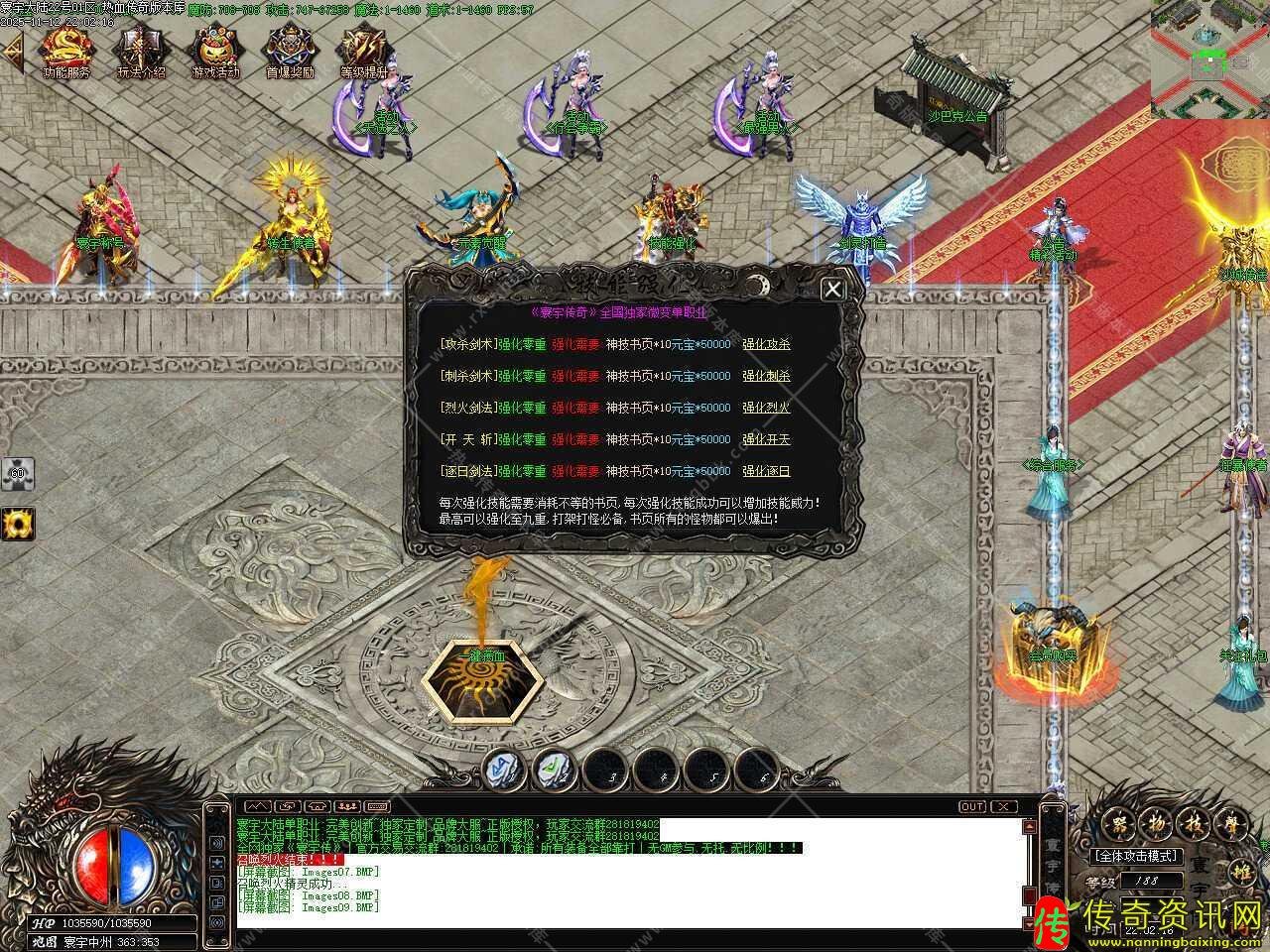Toggle the 全体攻击模式 attack mode label
The image size is (1270, 952).
[x=1134, y=856]
